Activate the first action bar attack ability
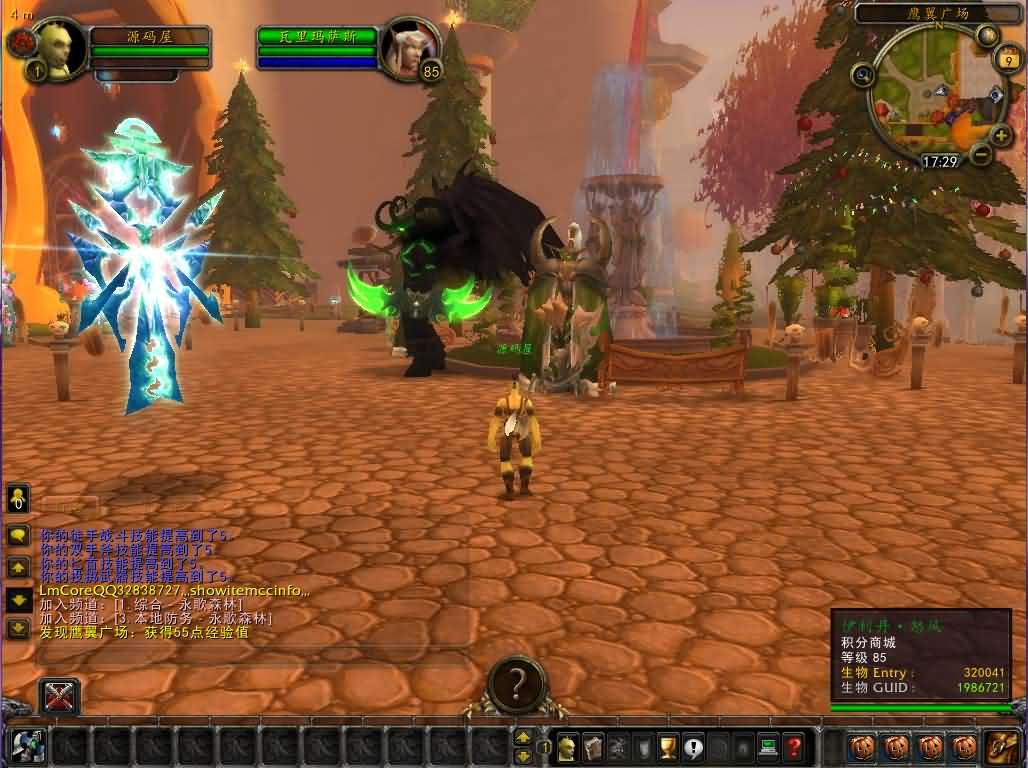 click(x=28, y=746)
